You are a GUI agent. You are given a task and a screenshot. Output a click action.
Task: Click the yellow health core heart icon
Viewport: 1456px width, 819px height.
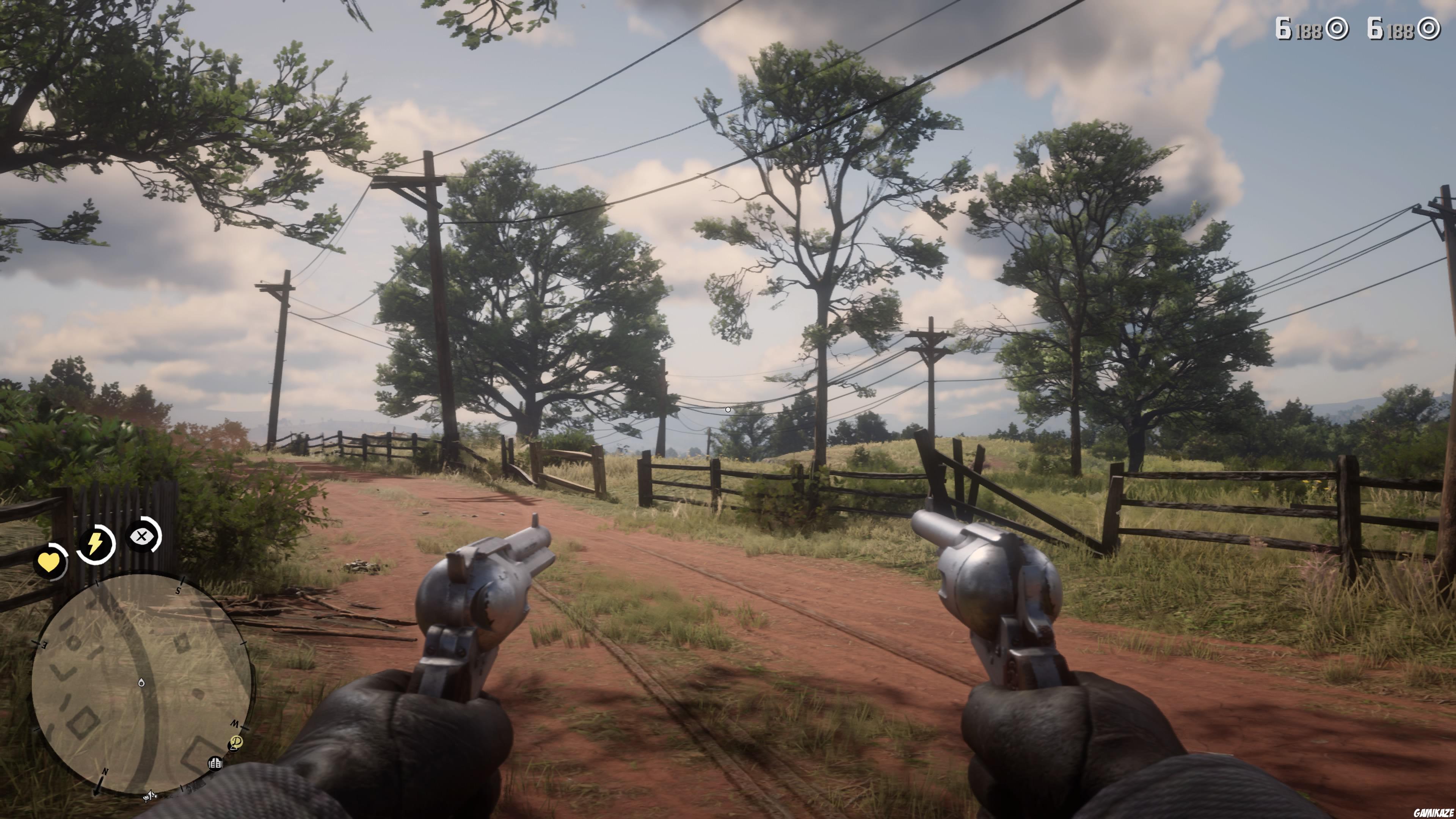pos(50,563)
